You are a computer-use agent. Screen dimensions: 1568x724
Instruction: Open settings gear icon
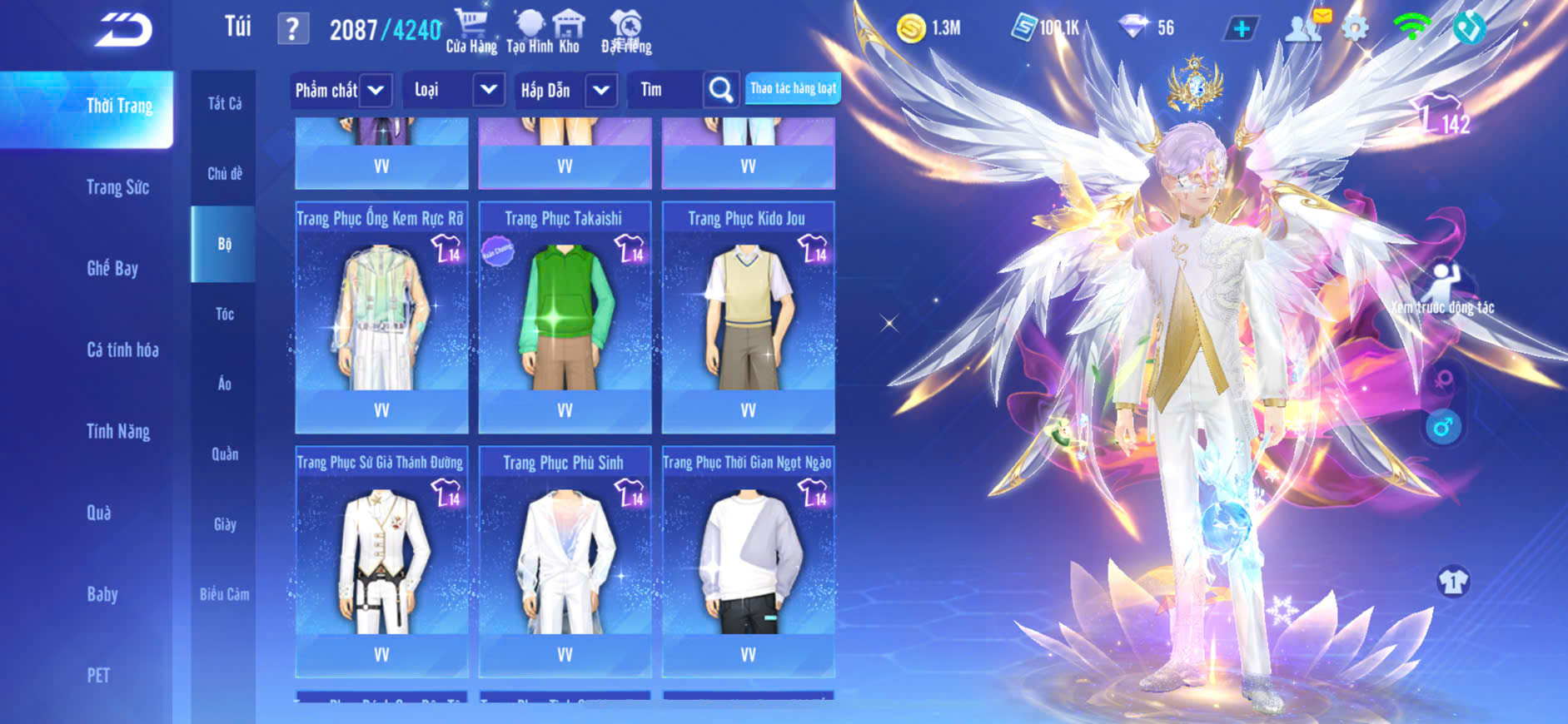1355,29
